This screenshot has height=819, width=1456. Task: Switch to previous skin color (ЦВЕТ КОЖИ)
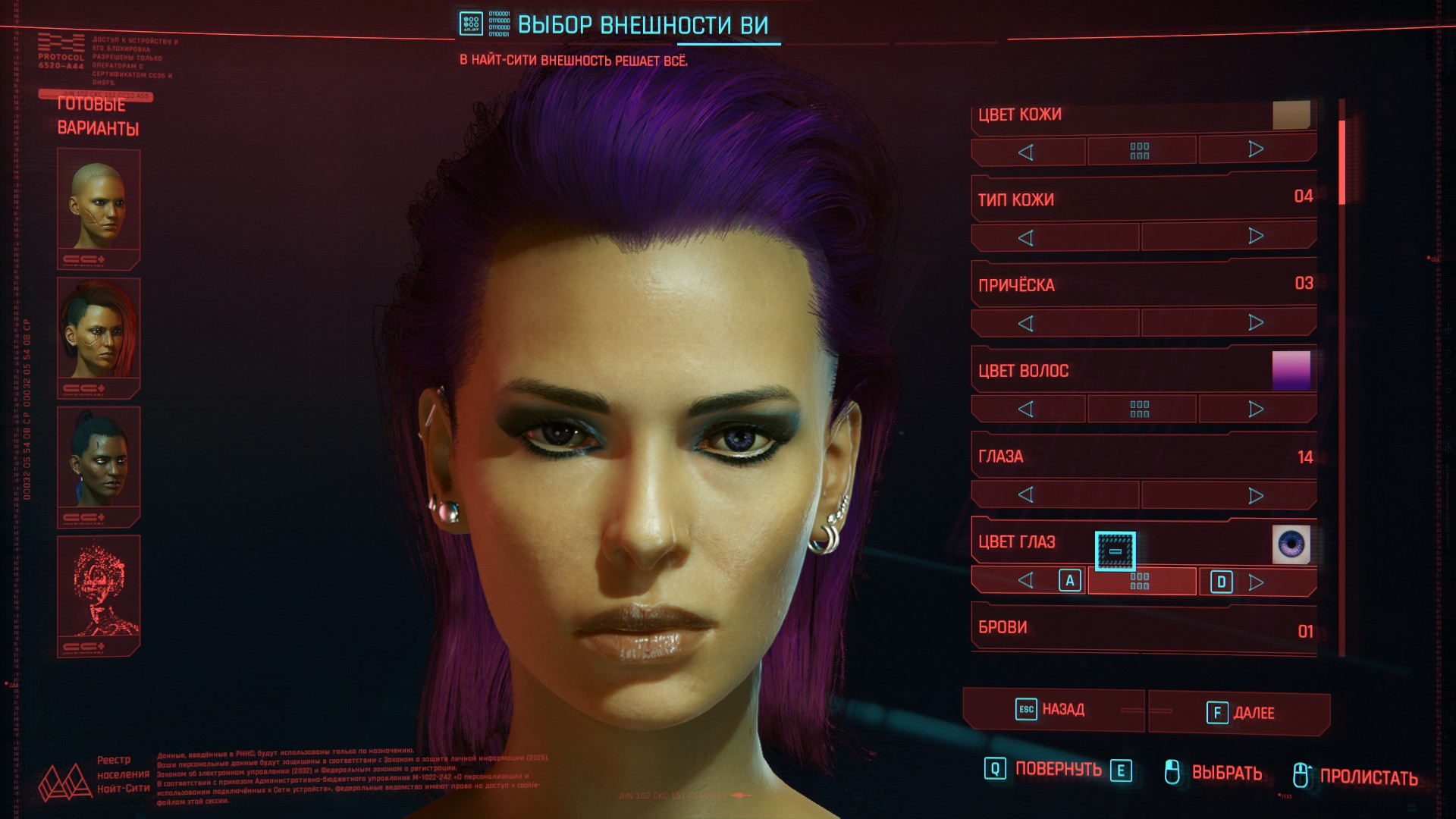point(1027,152)
